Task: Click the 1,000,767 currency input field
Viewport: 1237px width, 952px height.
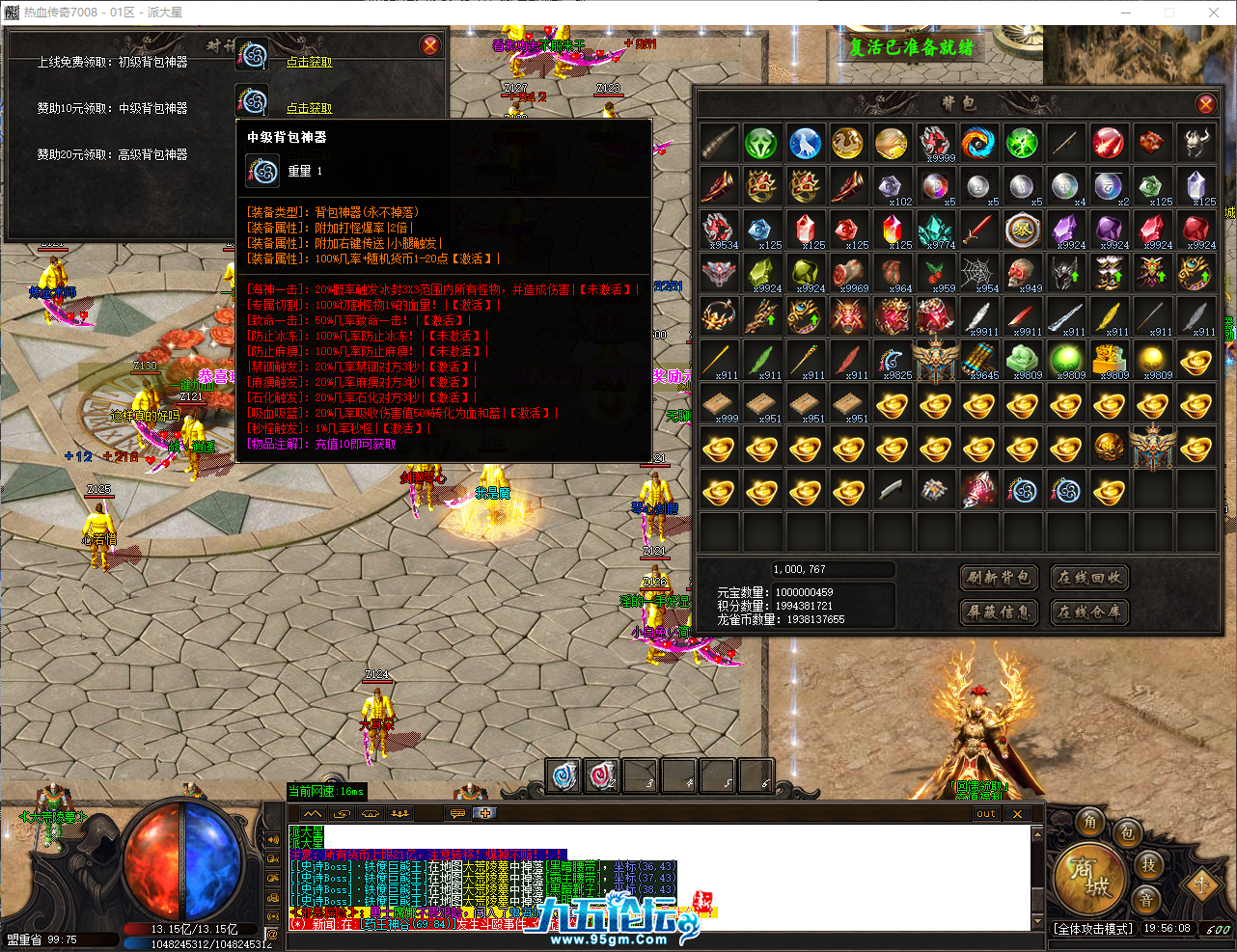Action: pos(832,569)
